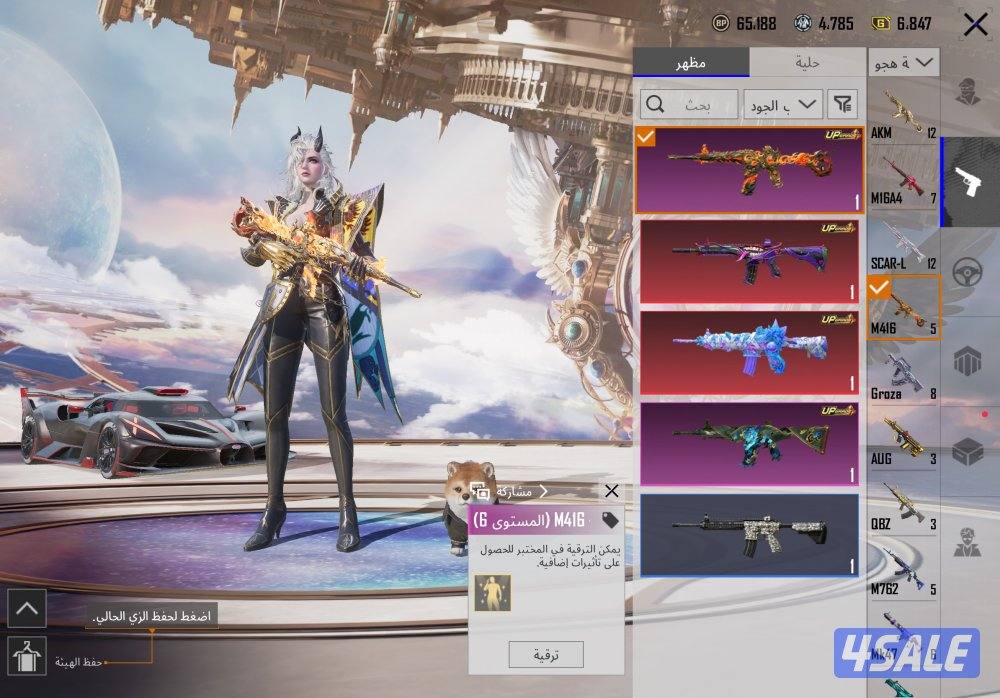Choose M16A4 in the weapon list
1000x698 pixels.
click(903, 178)
